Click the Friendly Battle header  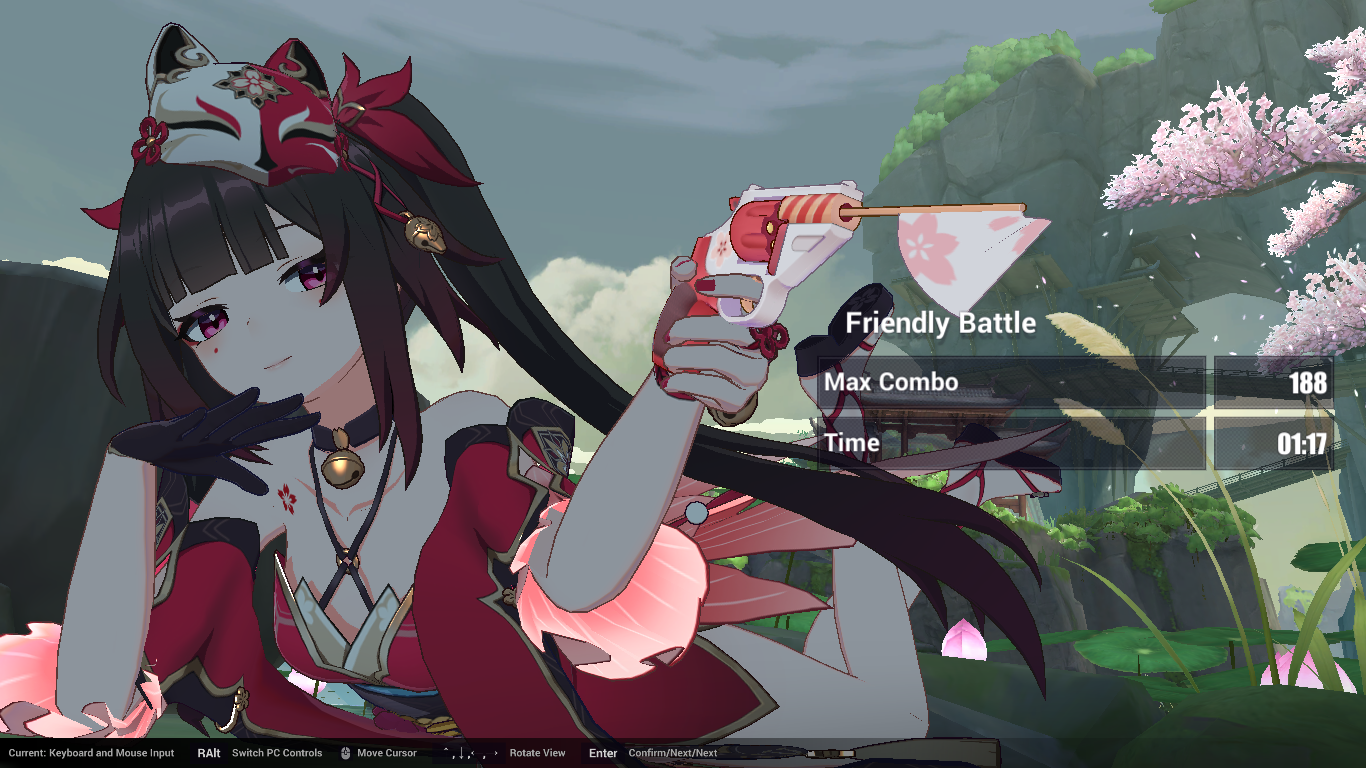(940, 323)
